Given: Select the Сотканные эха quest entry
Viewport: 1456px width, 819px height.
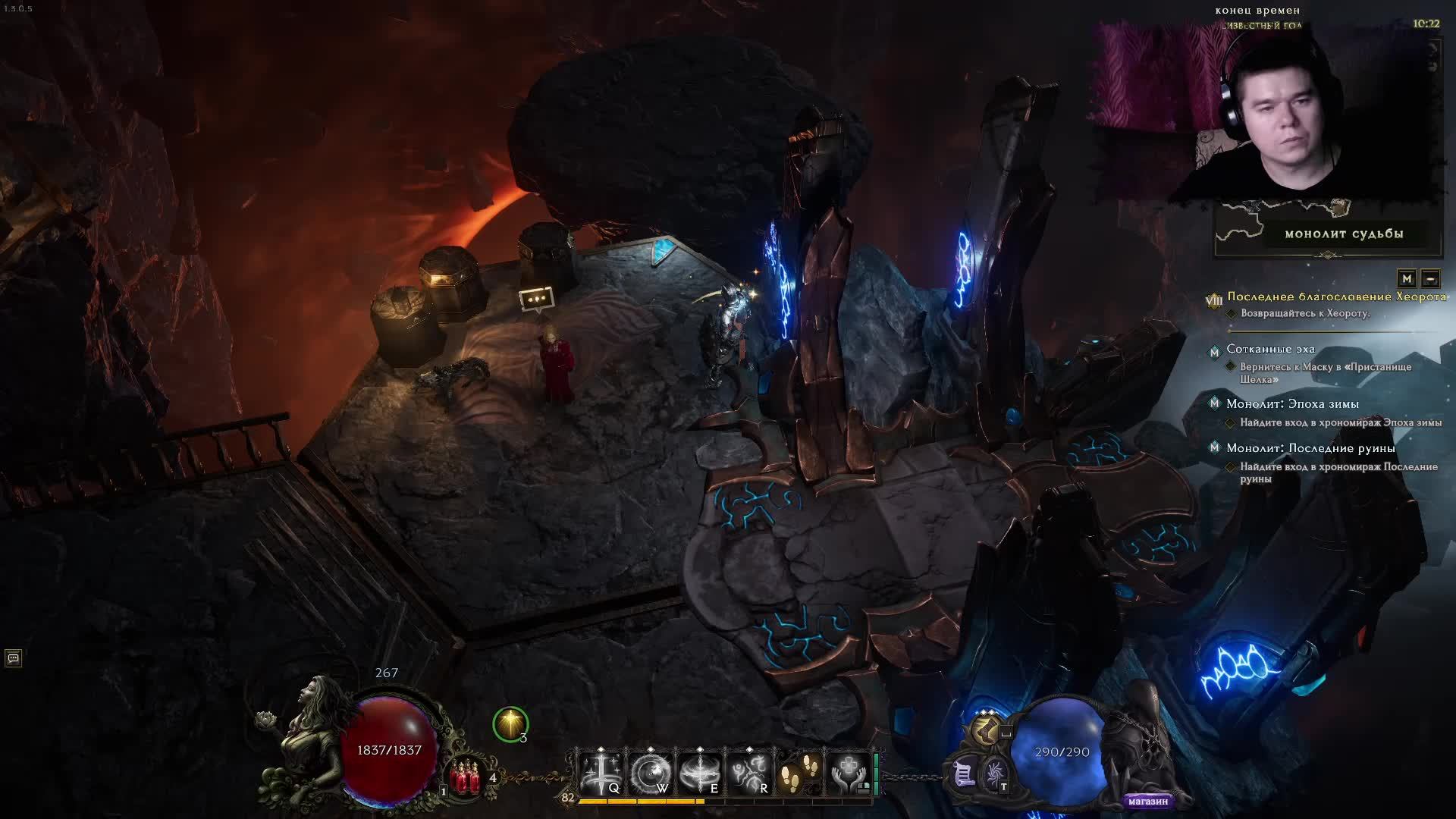Looking at the screenshot, I should 1270,349.
